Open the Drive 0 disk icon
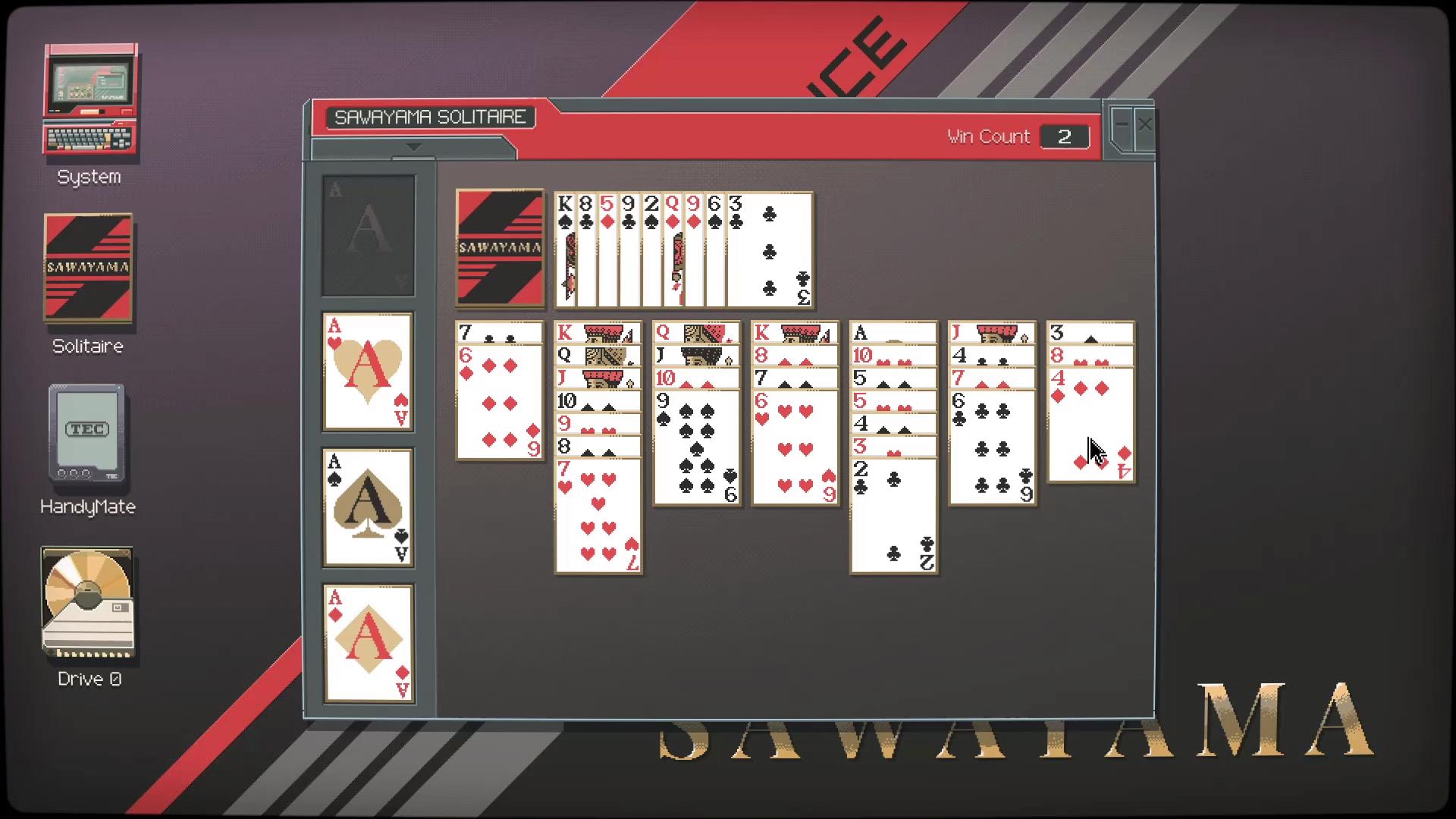The height and width of the screenshot is (819, 1456). coord(88,603)
